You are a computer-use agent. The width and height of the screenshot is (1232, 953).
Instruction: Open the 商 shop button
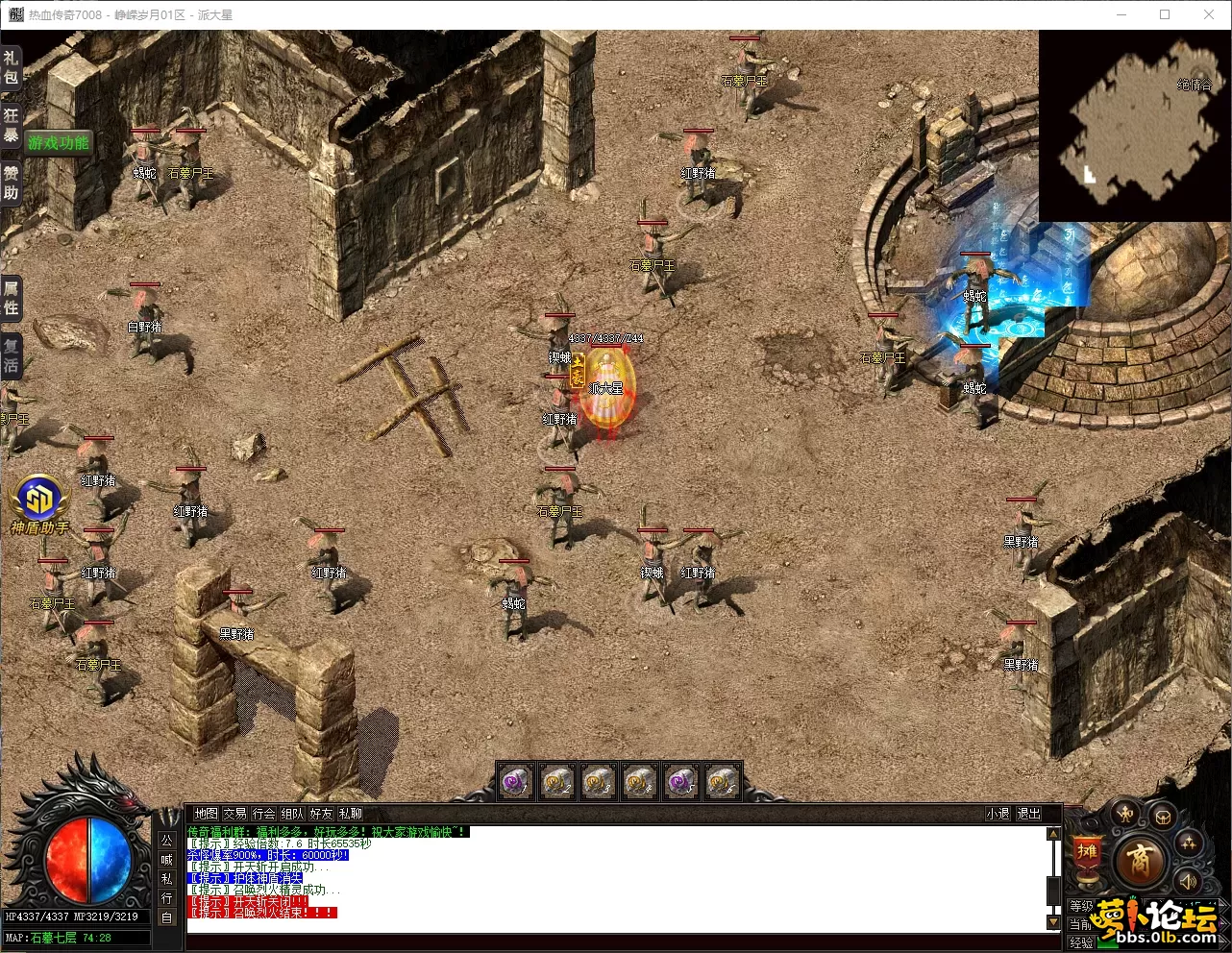tap(1140, 860)
